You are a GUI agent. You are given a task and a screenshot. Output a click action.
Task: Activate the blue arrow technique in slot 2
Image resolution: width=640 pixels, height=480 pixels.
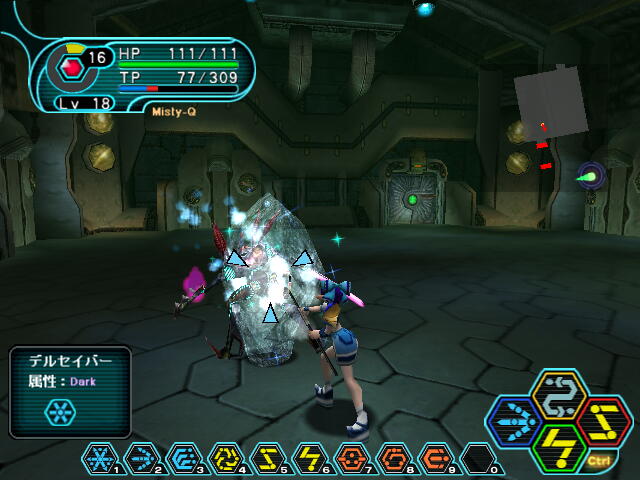(x=143, y=457)
